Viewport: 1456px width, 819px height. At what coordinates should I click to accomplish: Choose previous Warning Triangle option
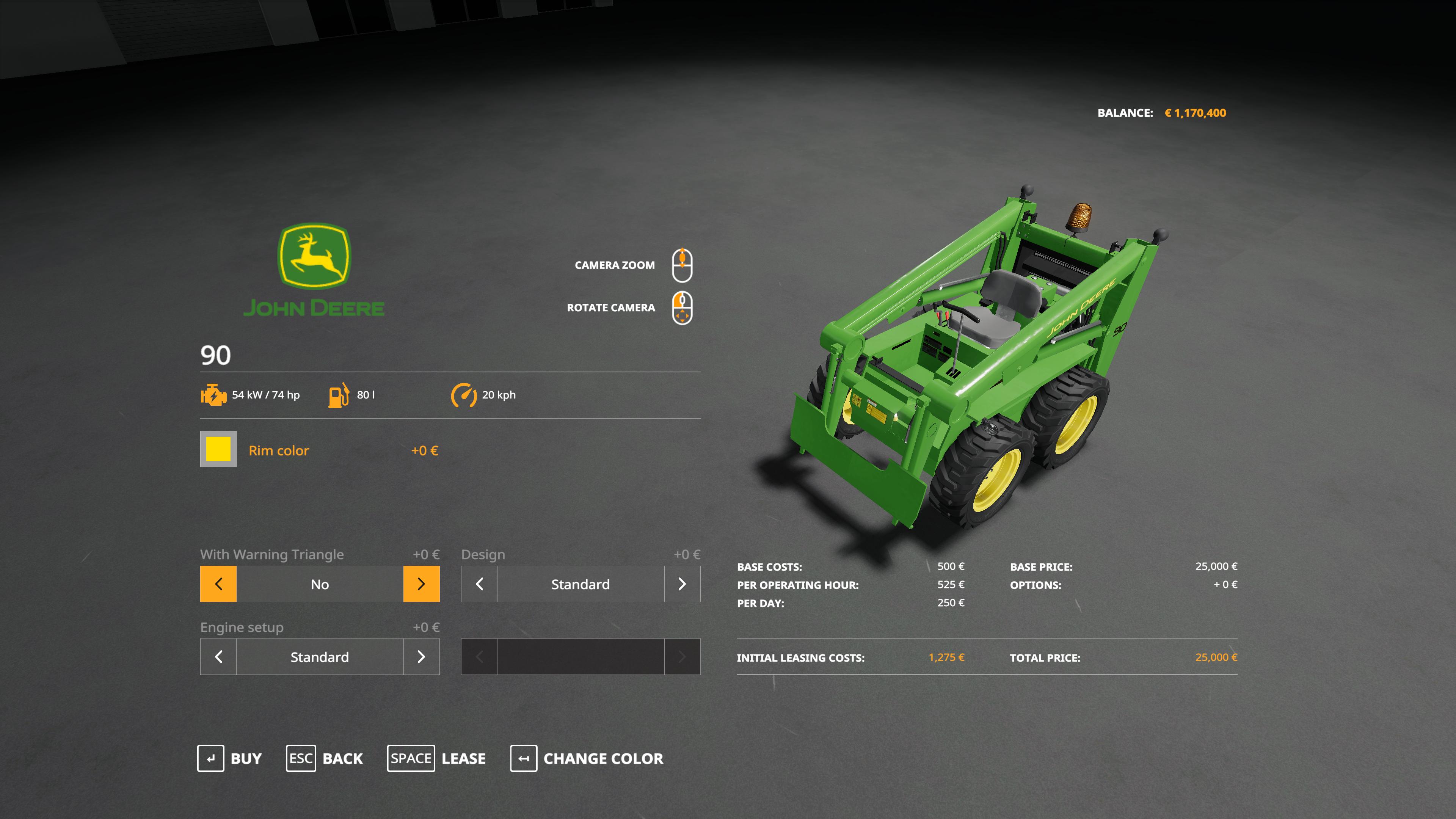pyautogui.click(x=219, y=584)
